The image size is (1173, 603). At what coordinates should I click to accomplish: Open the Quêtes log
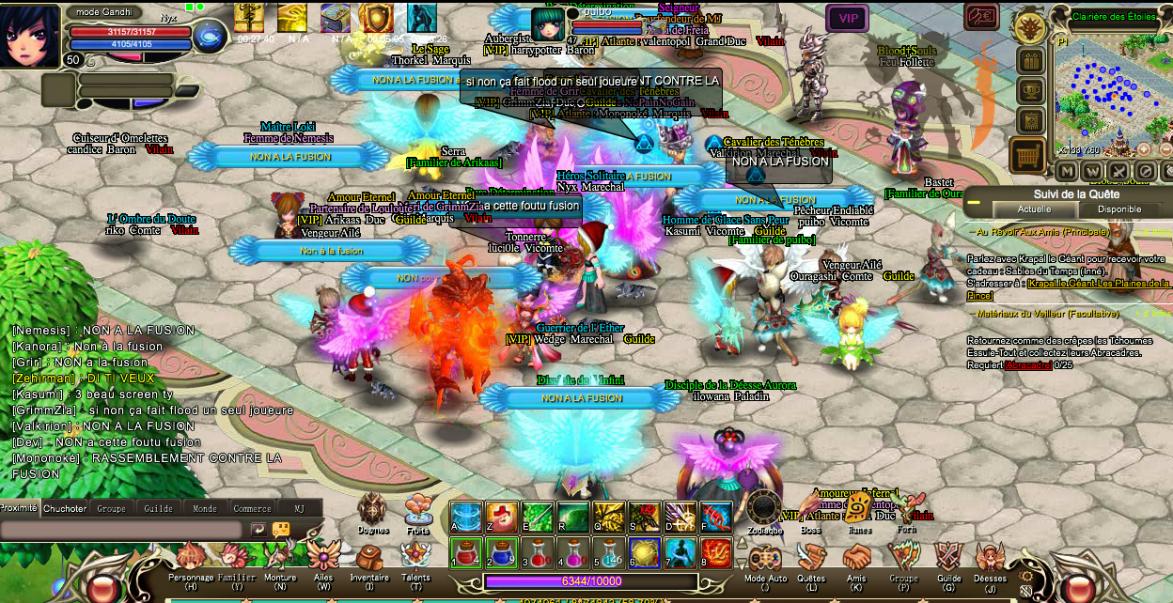point(811,560)
